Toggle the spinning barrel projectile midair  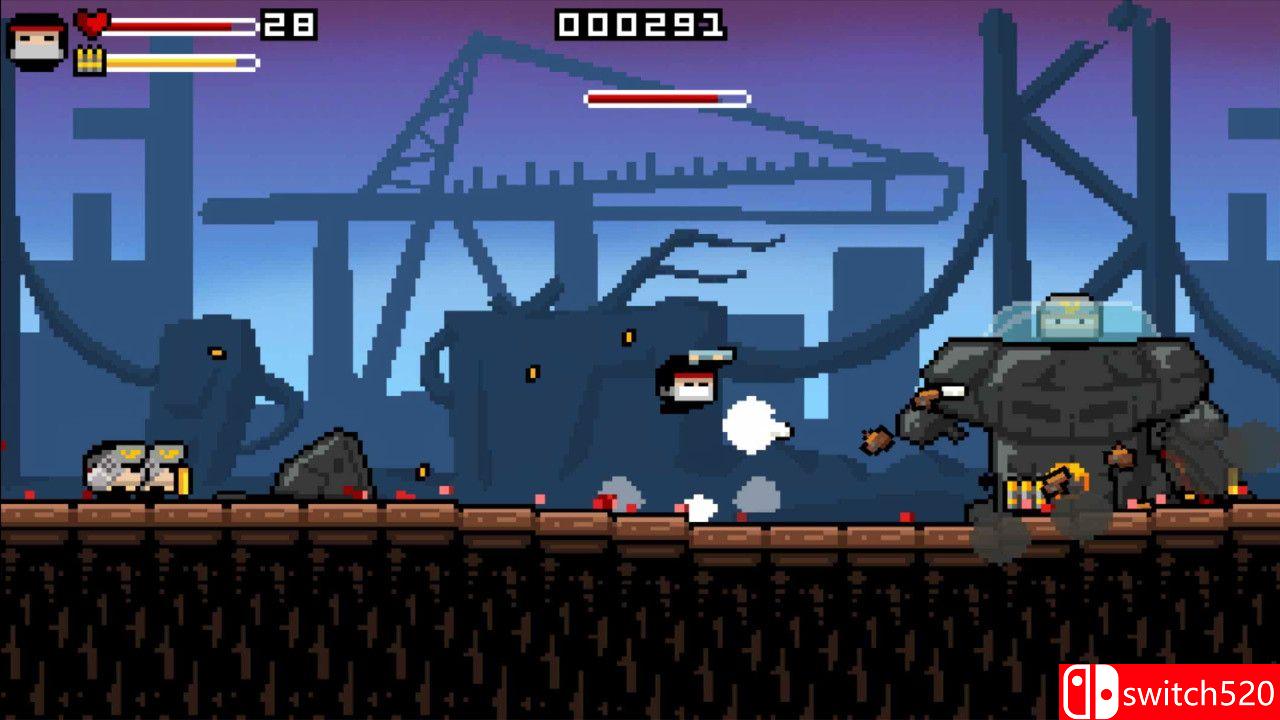[877, 440]
